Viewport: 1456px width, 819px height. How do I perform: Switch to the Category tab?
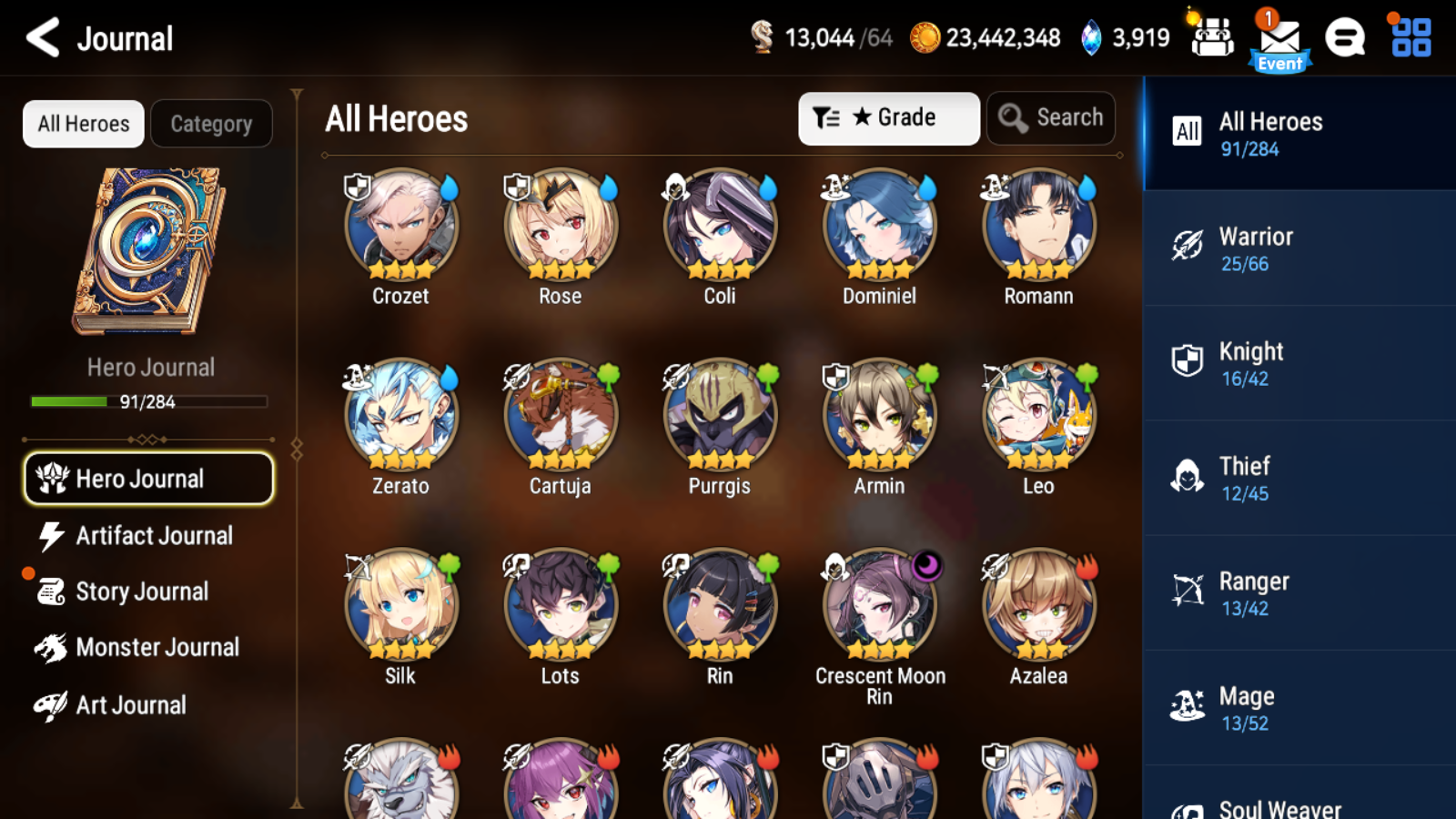tap(212, 123)
